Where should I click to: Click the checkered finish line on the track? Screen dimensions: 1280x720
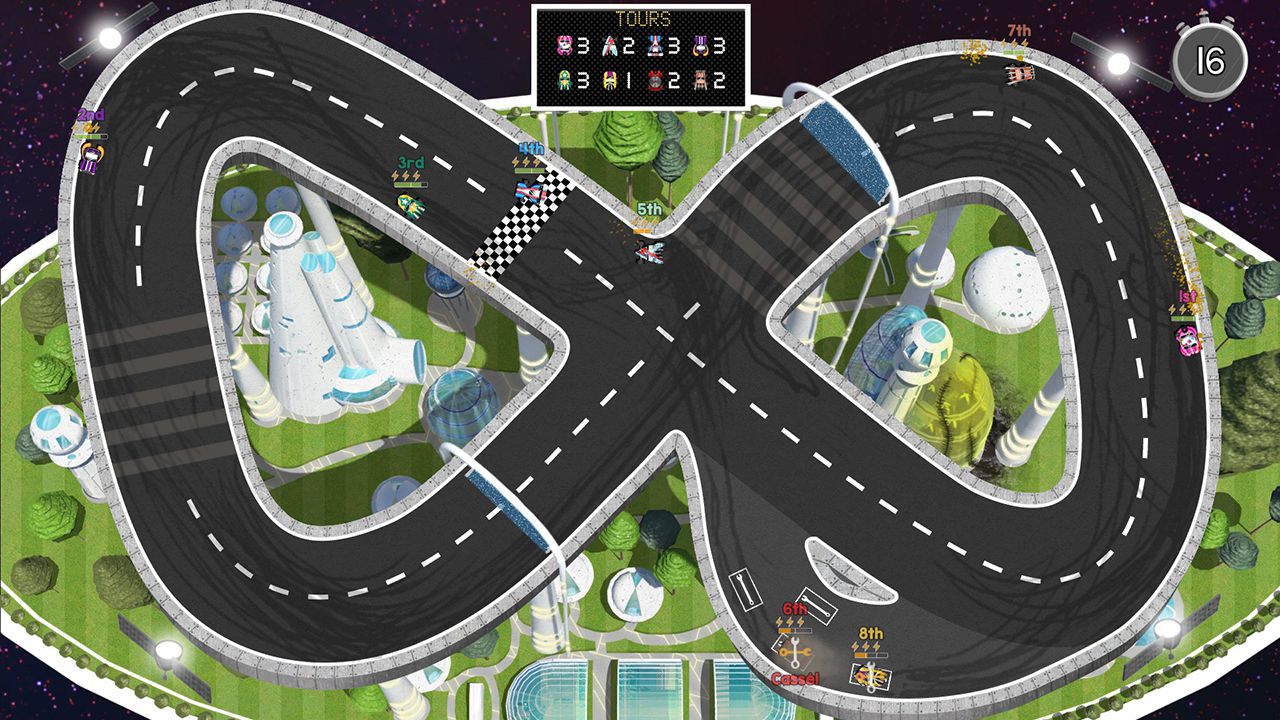(520, 222)
